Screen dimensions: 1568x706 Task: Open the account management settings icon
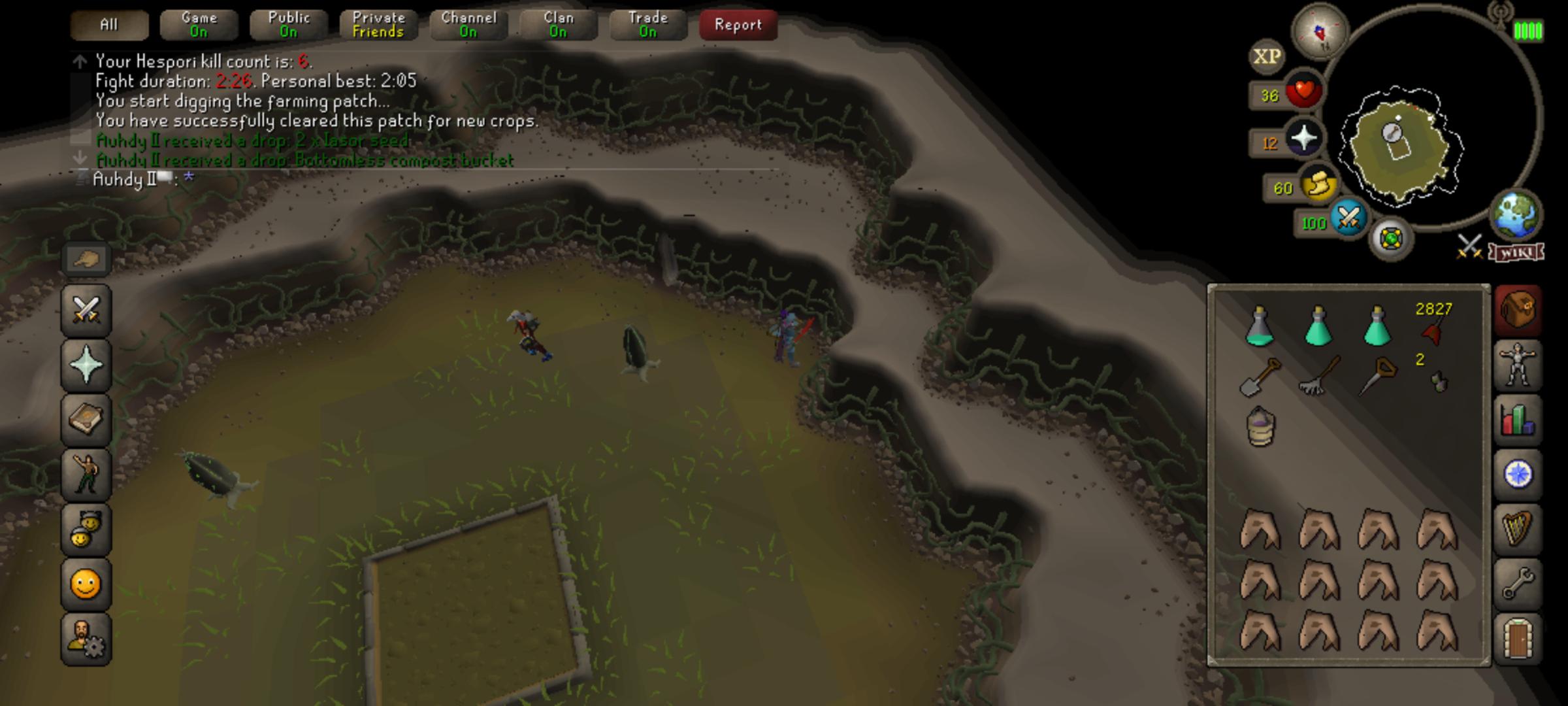tap(86, 639)
